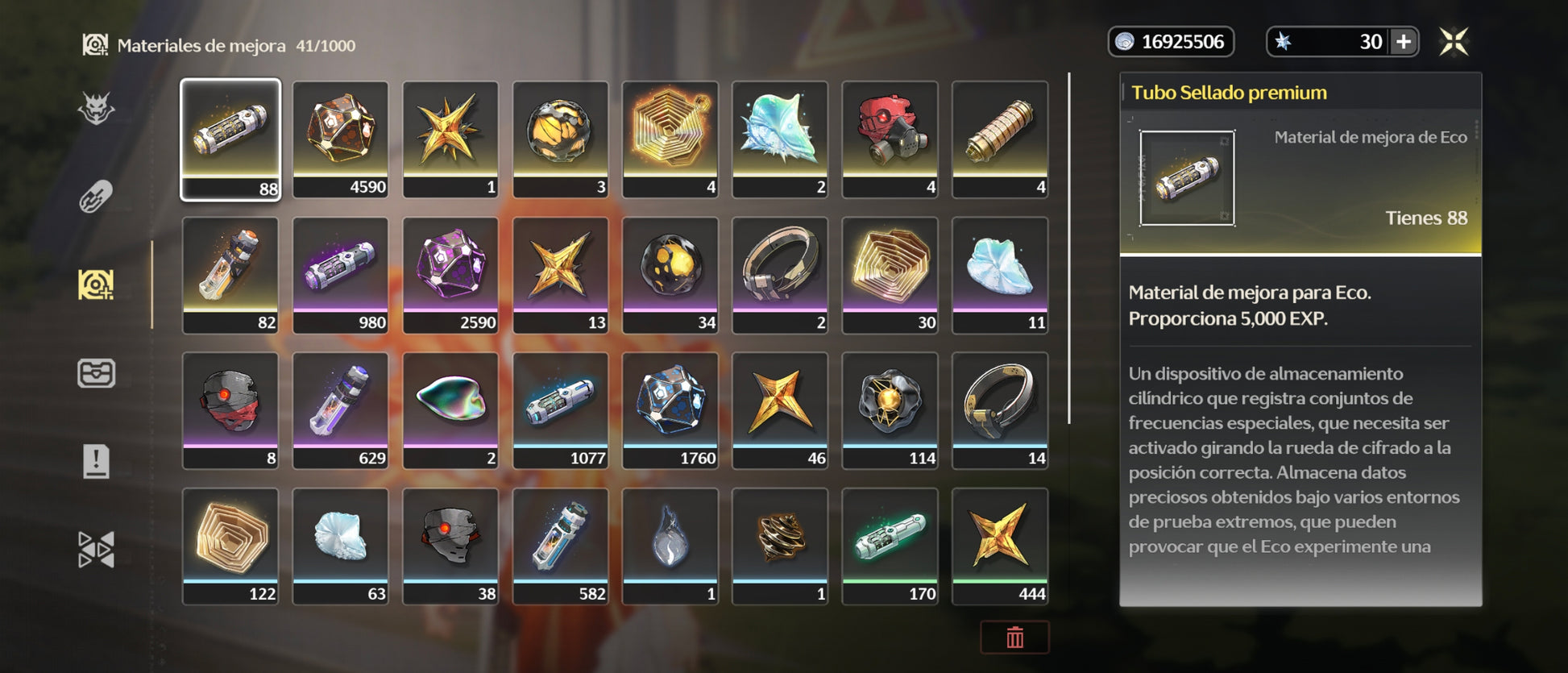The width and height of the screenshot is (1568, 673).
Task: Pick the iridescent oval stone item
Action: [450, 409]
